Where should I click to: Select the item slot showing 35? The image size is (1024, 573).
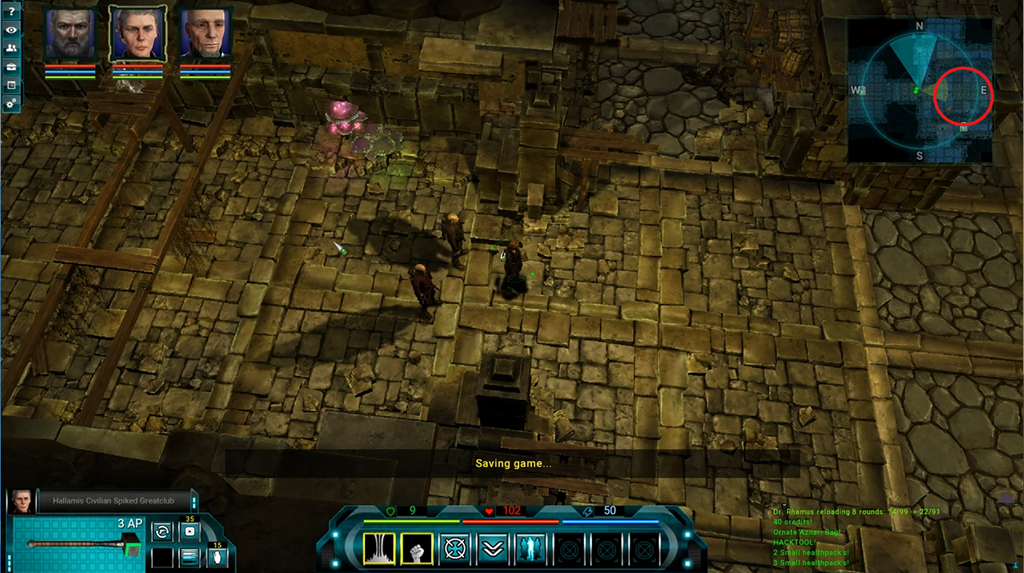[x=189, y=532]
